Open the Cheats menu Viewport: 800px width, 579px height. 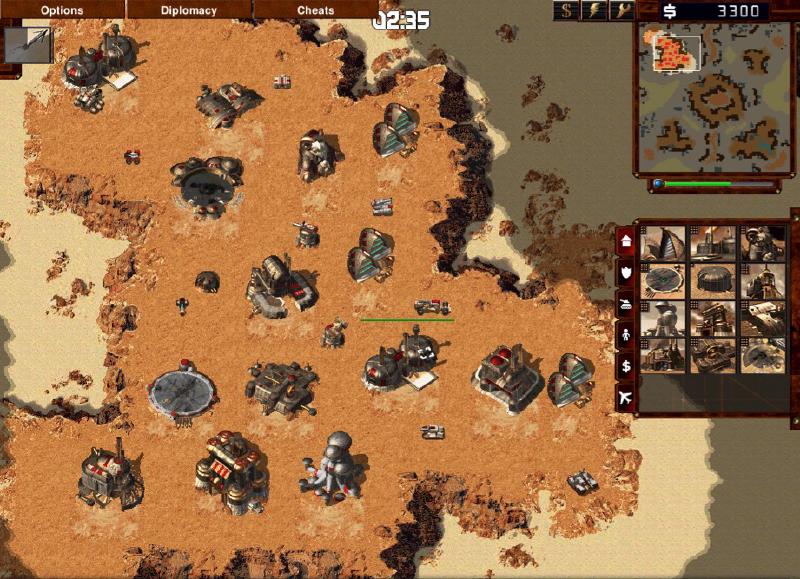tap(316, 11)
